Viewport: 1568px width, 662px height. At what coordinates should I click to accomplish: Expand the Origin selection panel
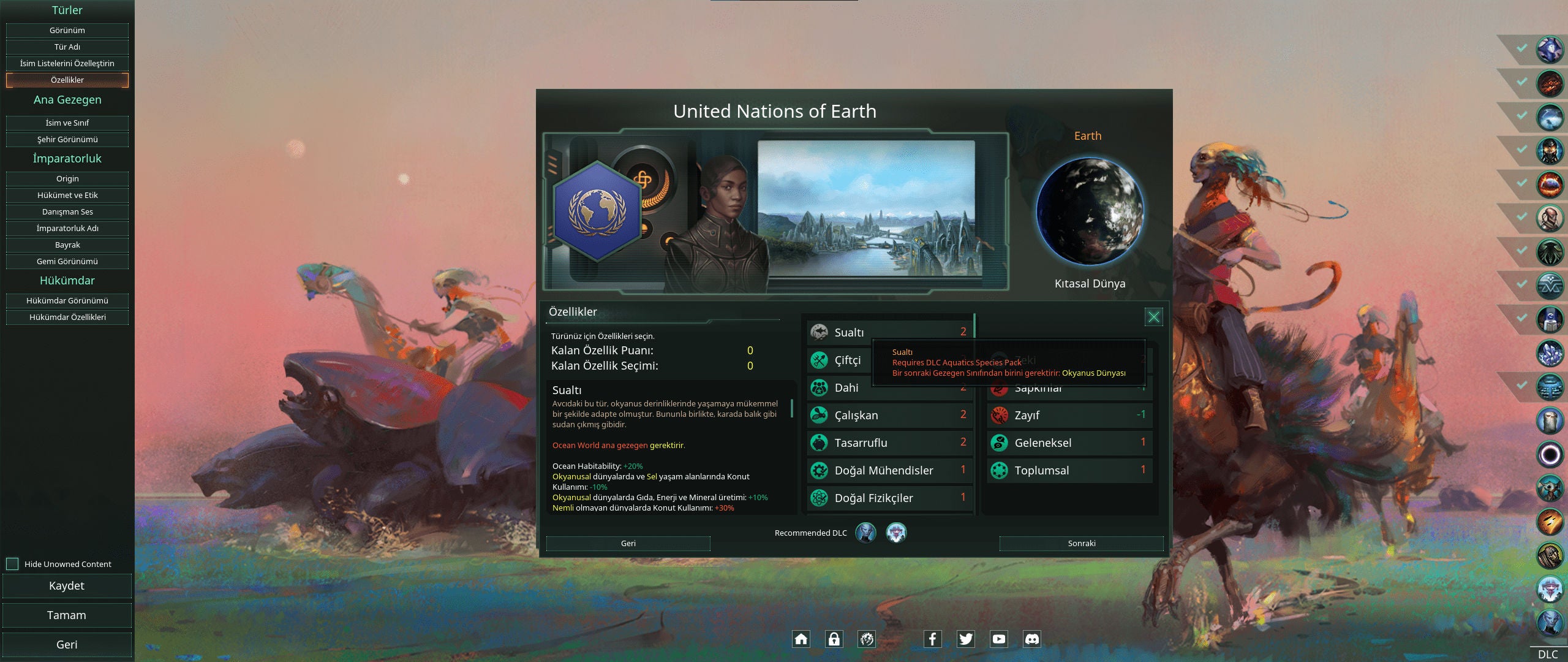[67, 178]
